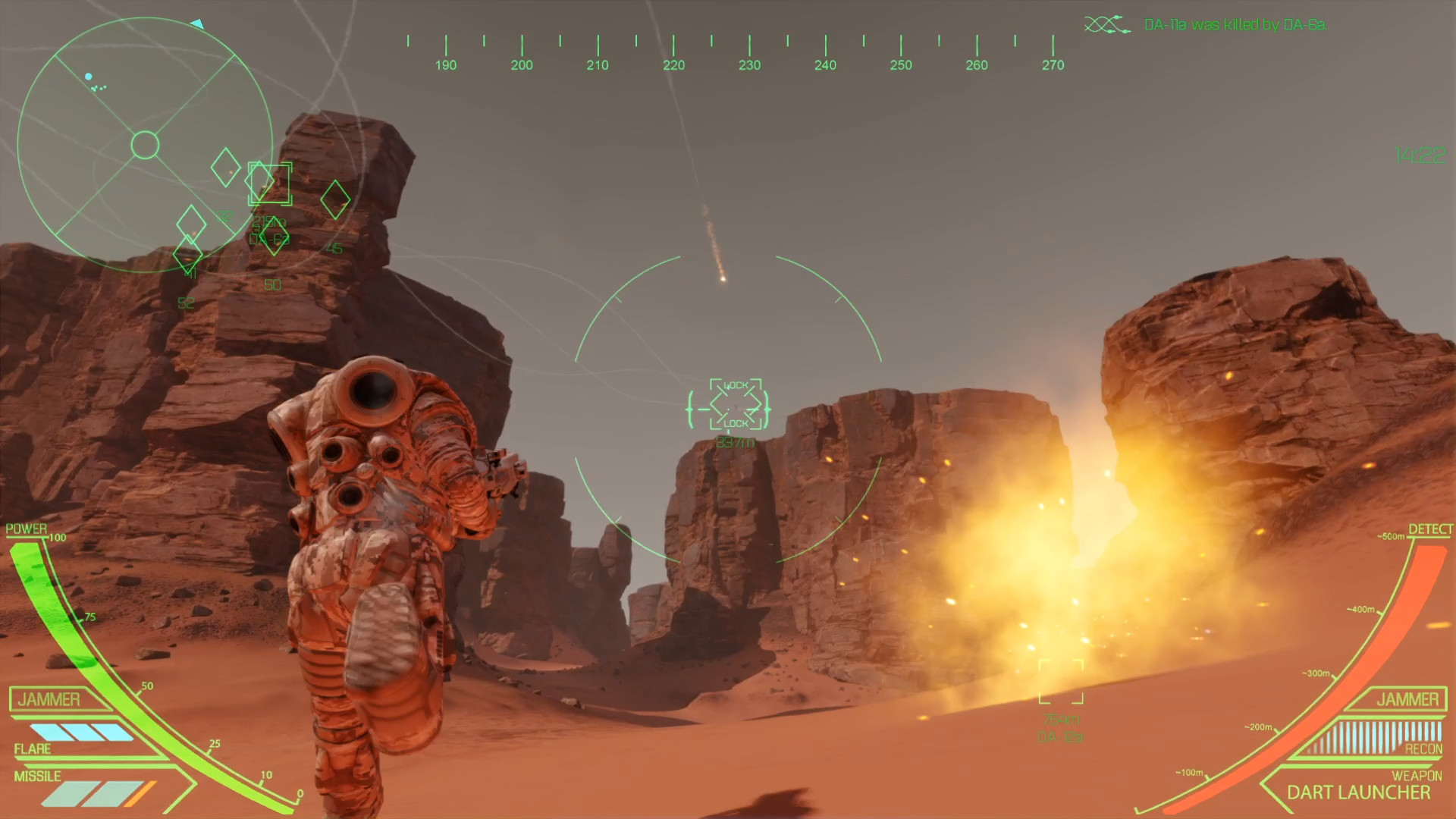The height and width of the screenshot is (819, 1456).
Task: Activate the right JAMMER indicator
Action: click(x=1407, y=699)
